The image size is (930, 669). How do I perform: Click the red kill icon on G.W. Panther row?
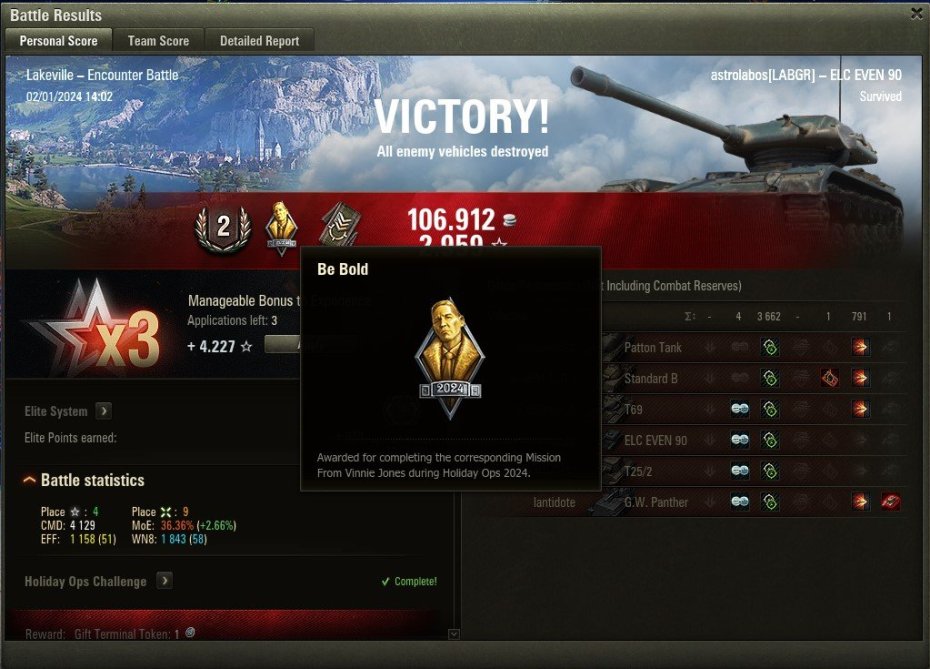tap(890, 503)
